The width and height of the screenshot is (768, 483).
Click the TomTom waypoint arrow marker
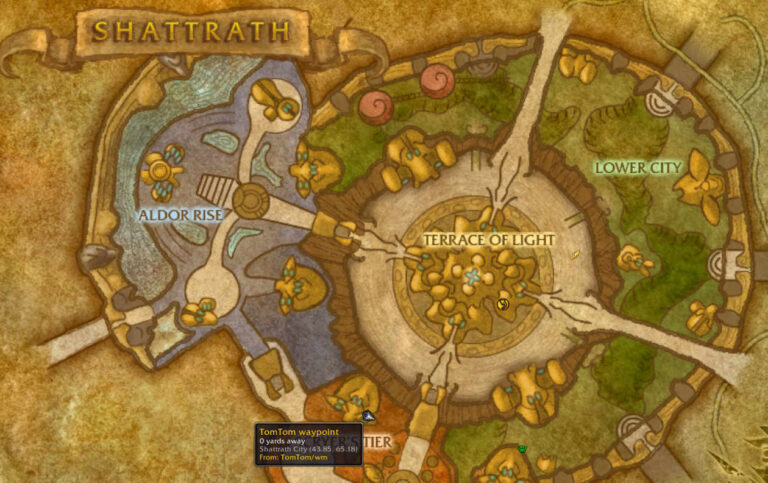point(368,415)
